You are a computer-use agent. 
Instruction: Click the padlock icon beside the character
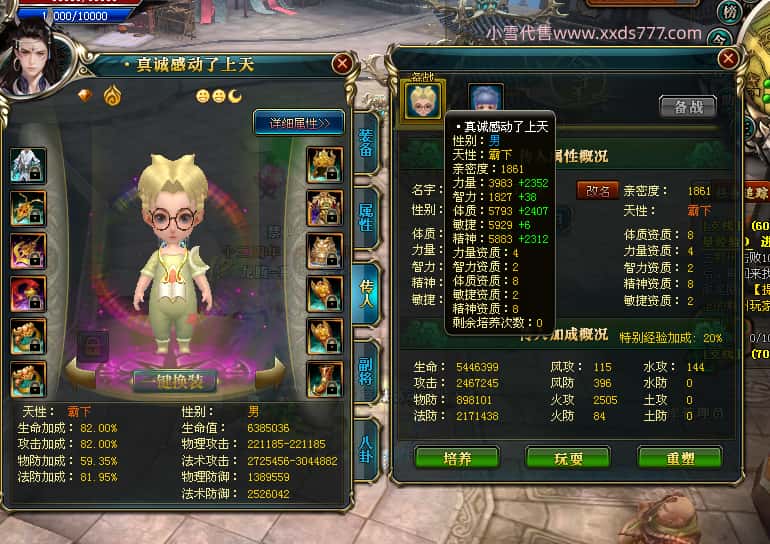coord(92,347)
